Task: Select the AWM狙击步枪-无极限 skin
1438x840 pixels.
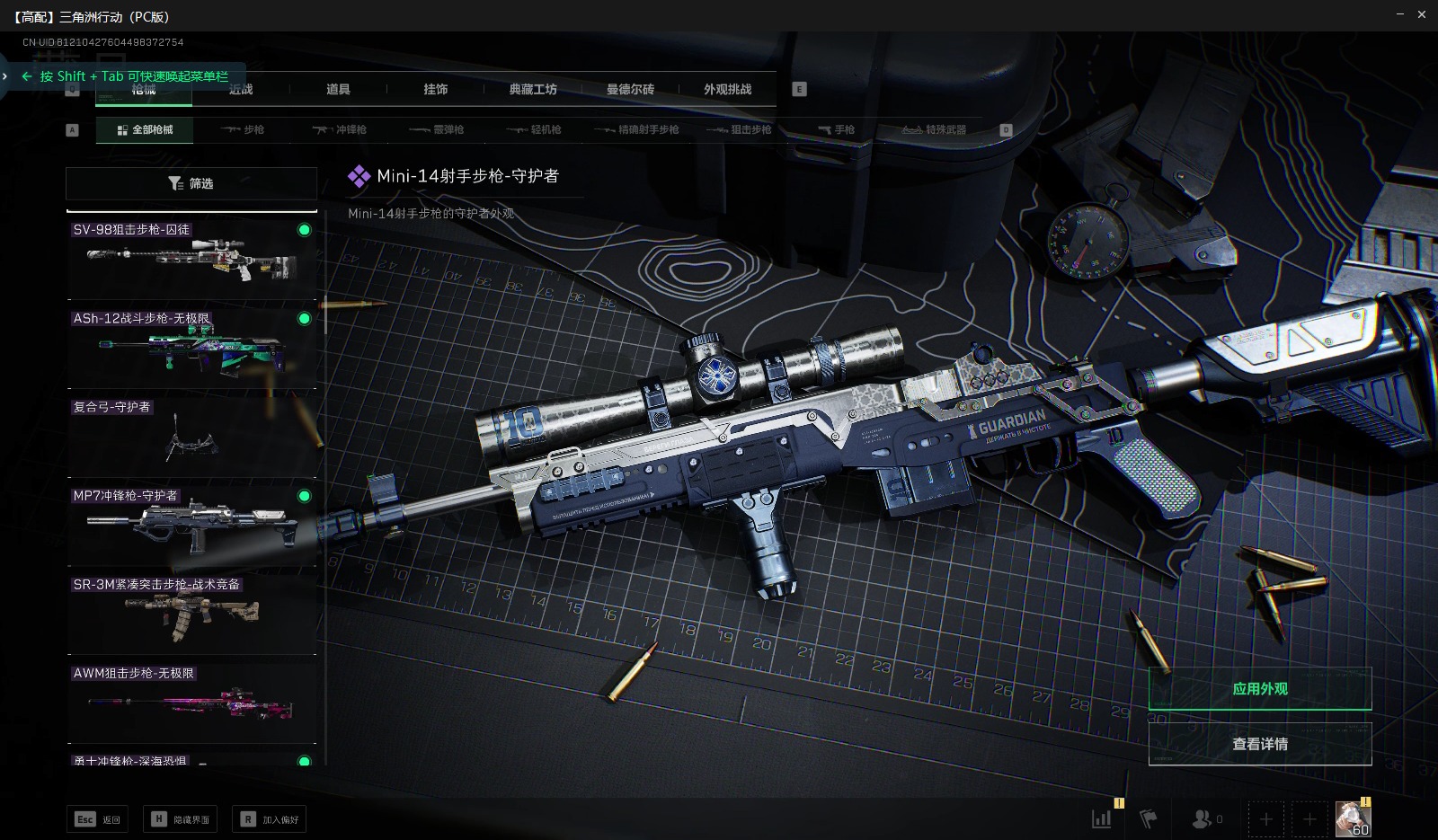Action: [191, 702]
